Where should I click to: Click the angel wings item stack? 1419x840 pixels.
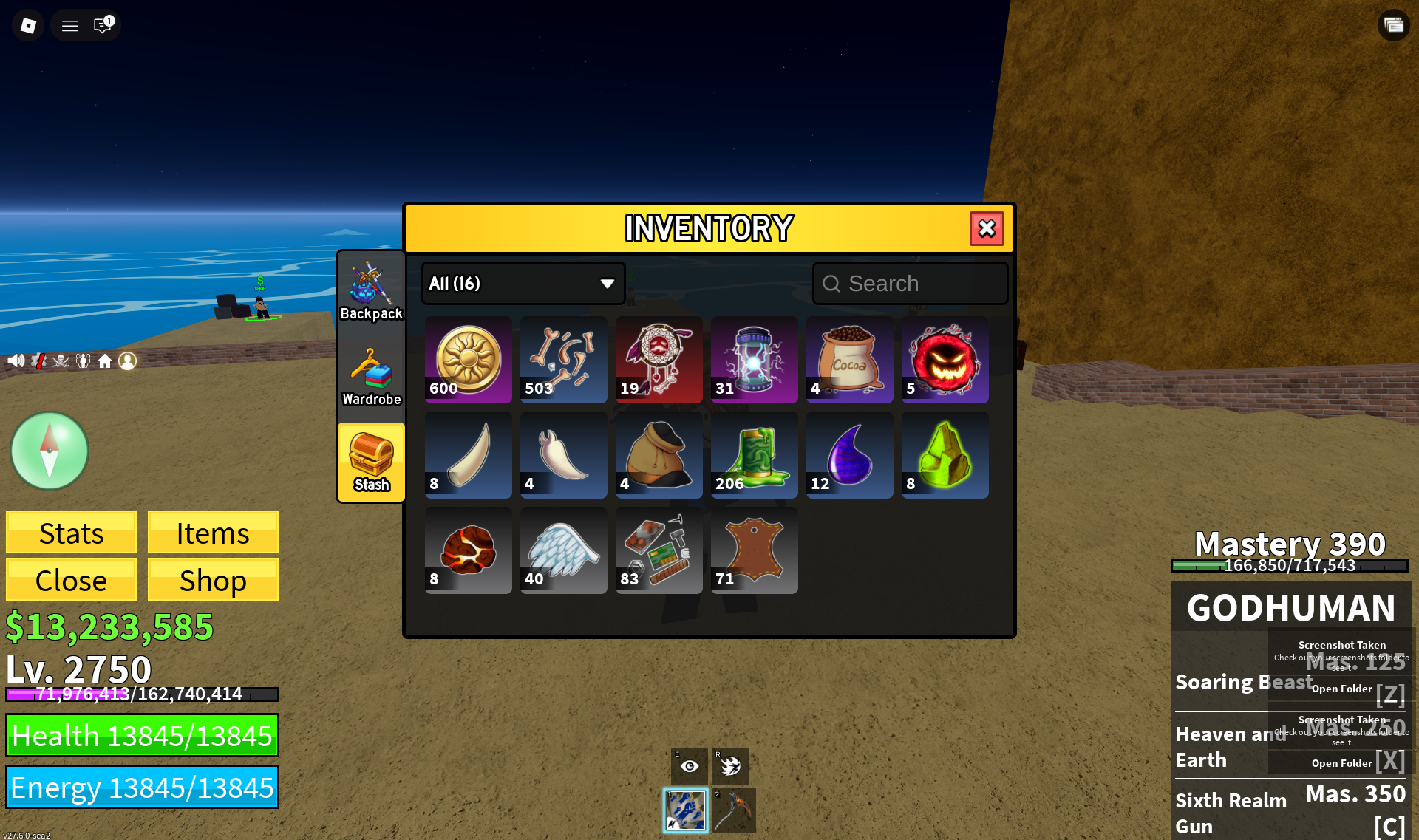tap(563, 550)
